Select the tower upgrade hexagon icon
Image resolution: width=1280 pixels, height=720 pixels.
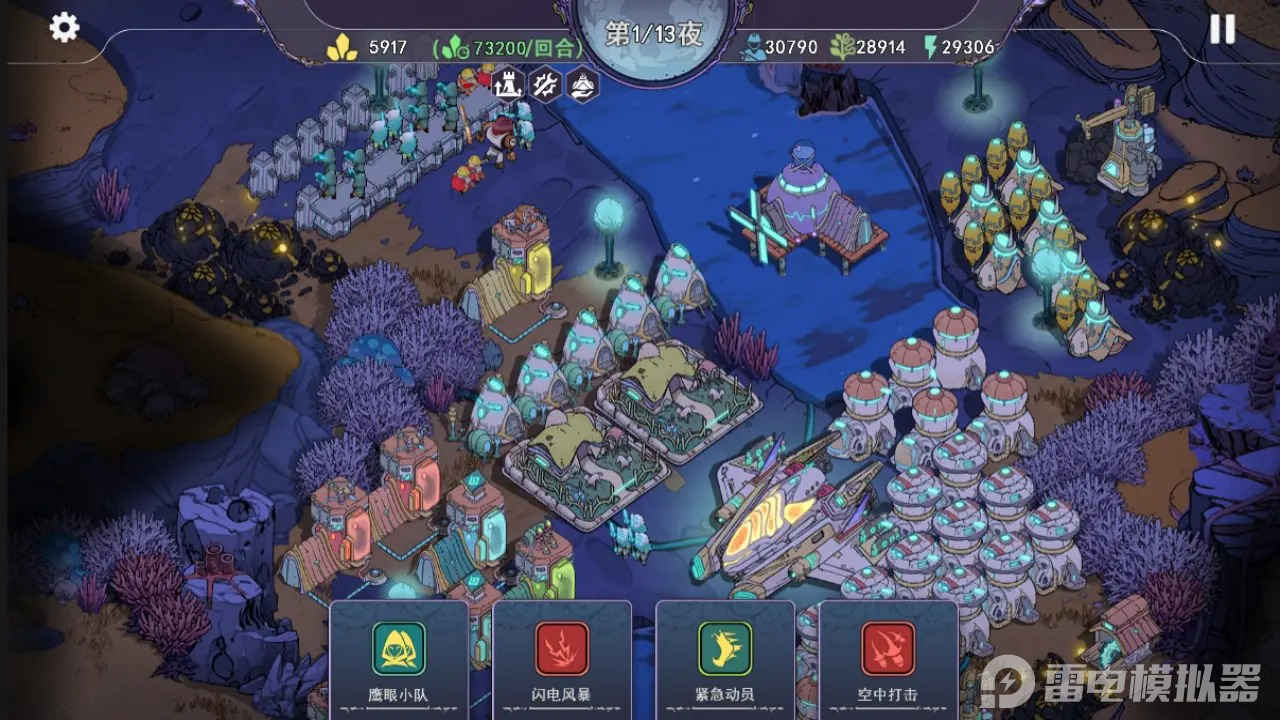tap(509, 82)
